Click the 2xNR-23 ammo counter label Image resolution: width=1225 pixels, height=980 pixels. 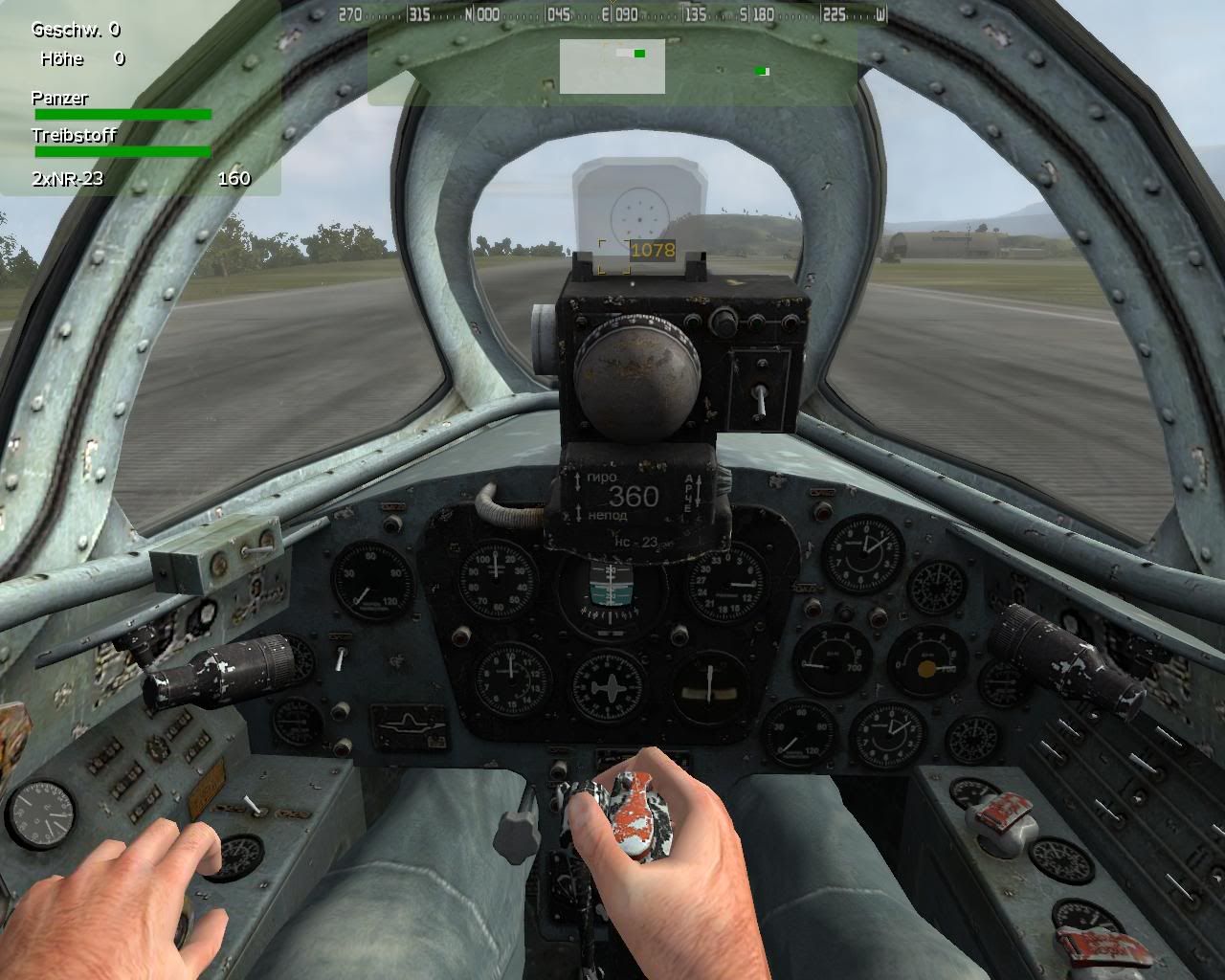[x=67, y=178]
